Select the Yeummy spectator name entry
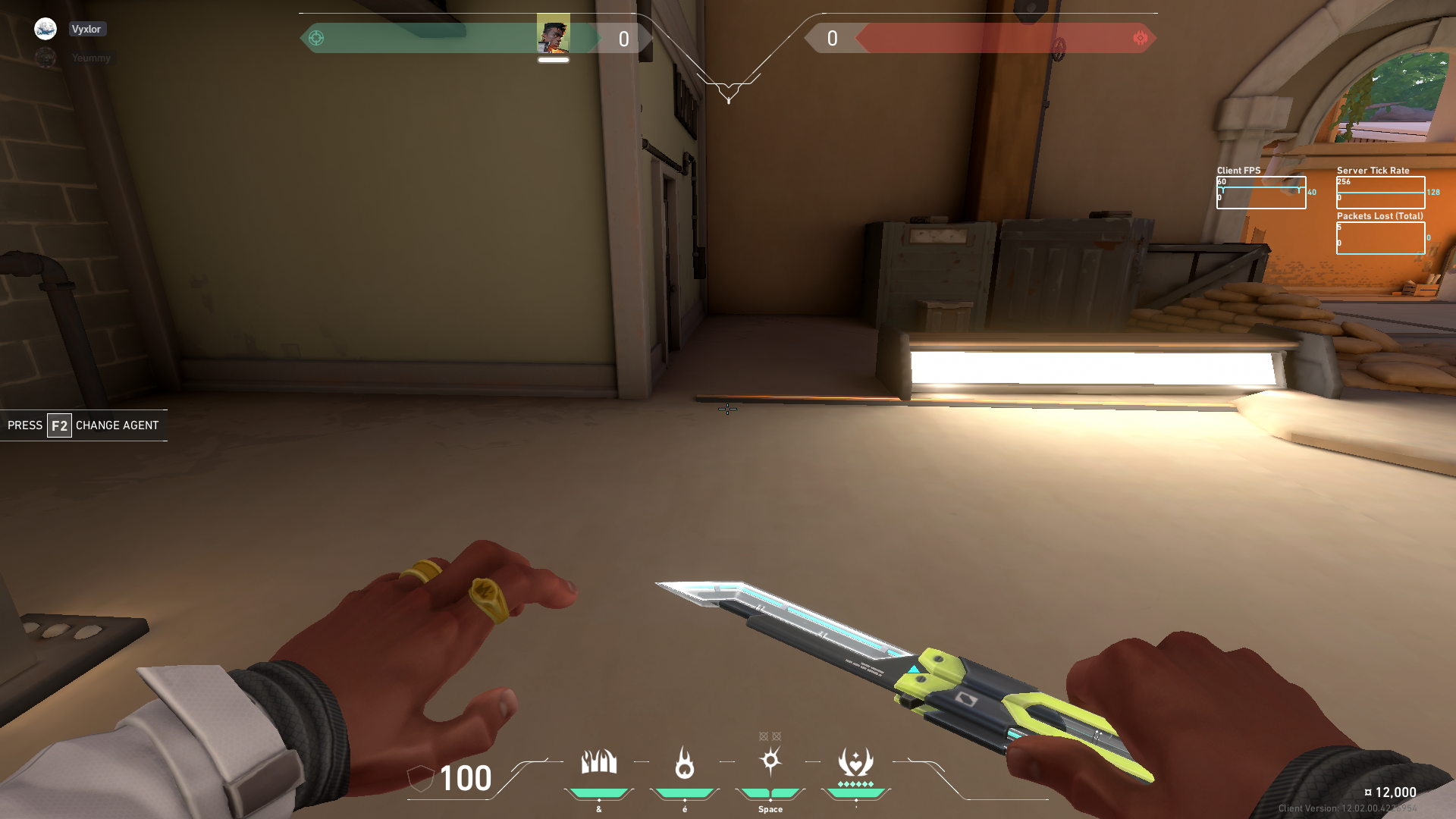 tap(91, 57)
